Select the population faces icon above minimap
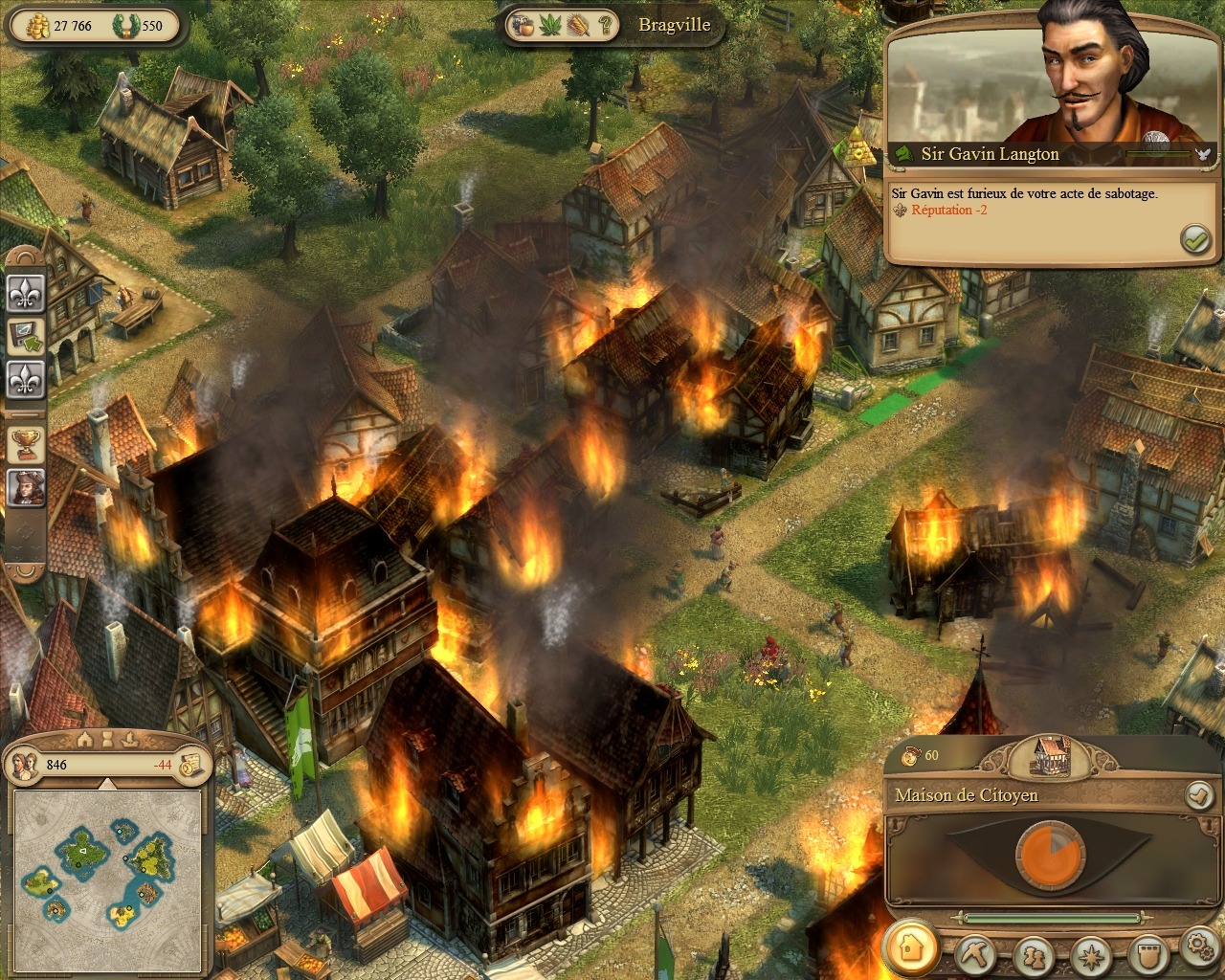This screenshot has width=1225, height=980. [x=26, y=764]
